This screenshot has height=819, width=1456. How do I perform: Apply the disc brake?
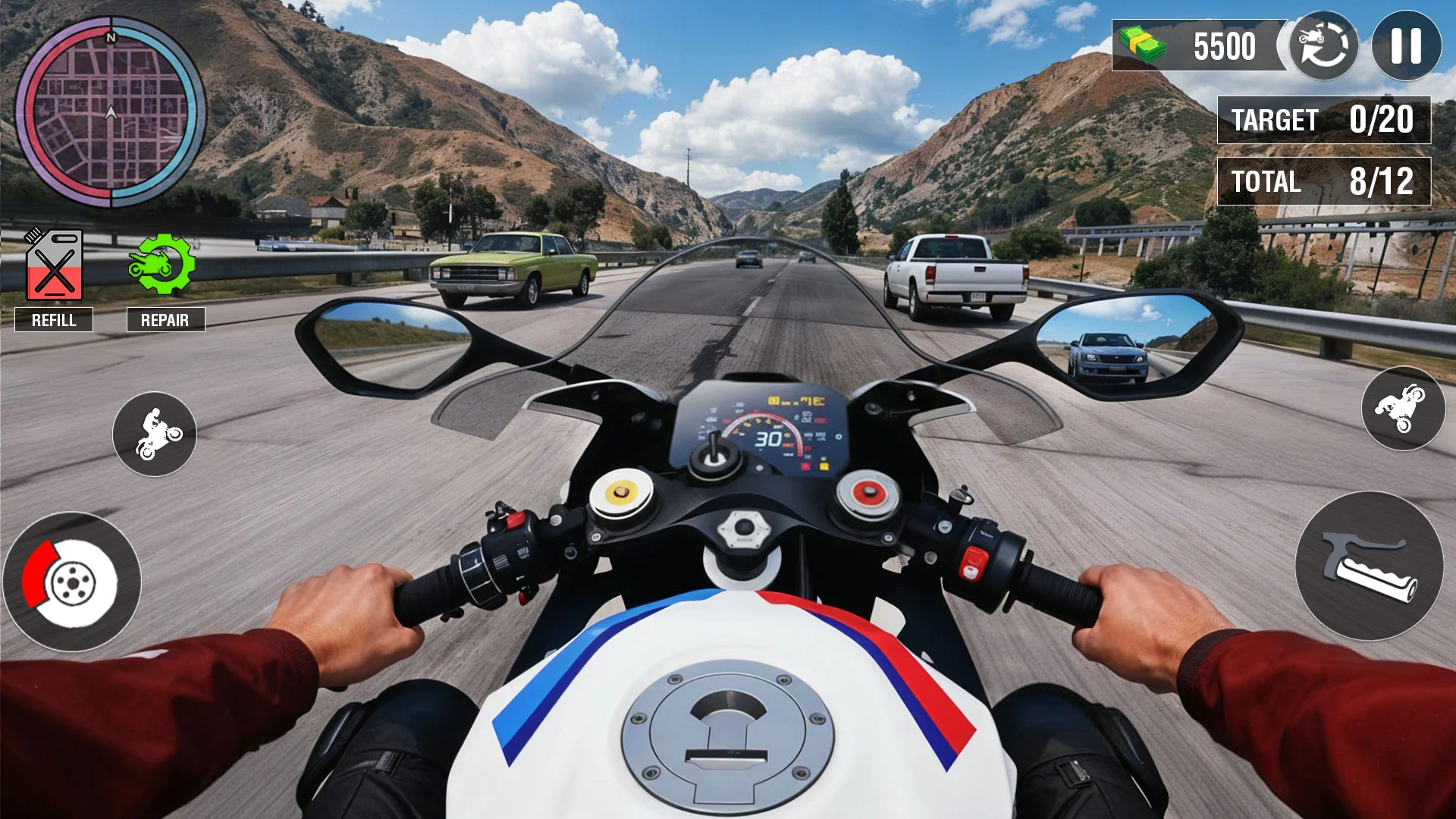[71, 582]
